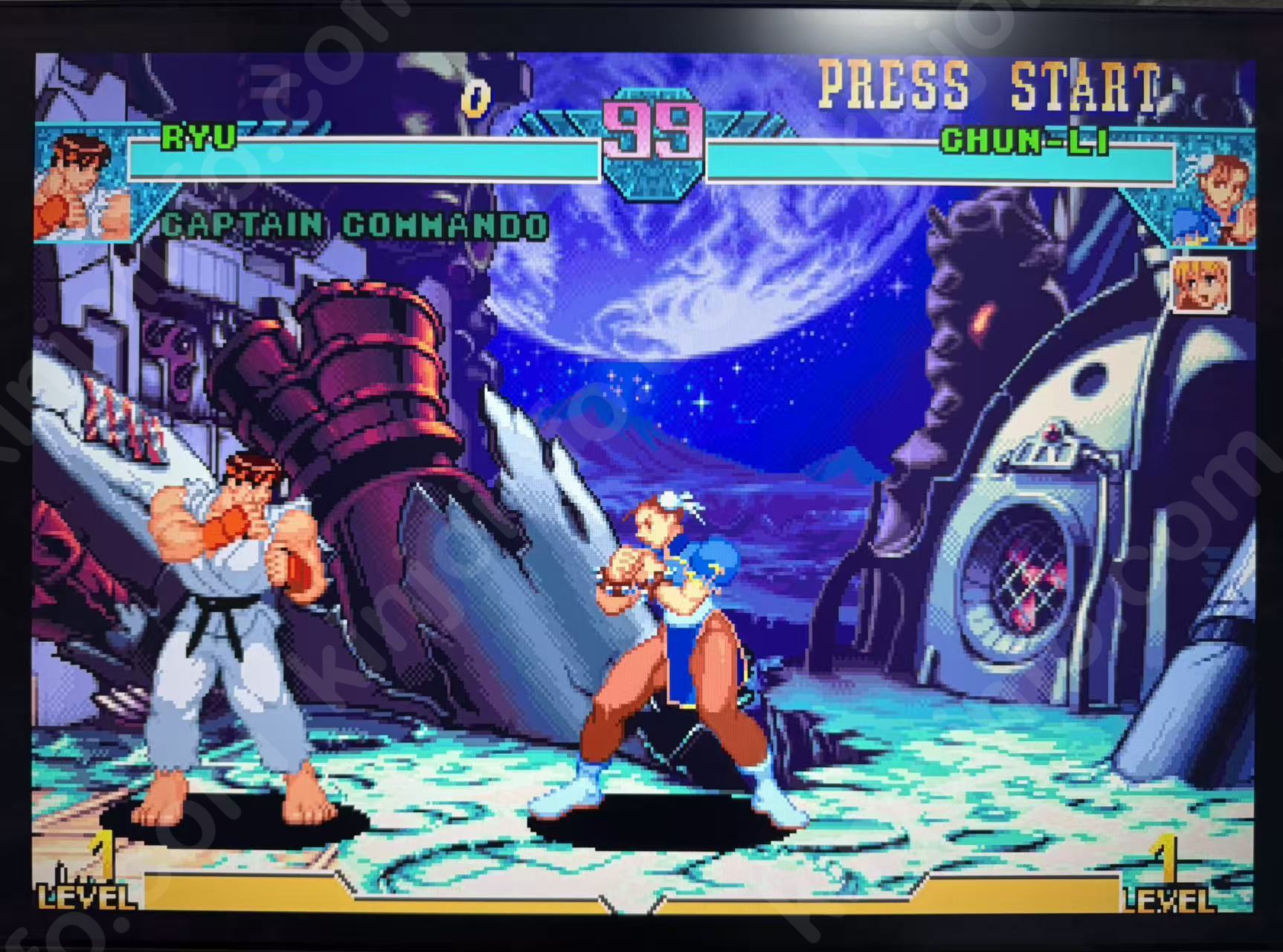Click Ryu's character portrait

[81, 185]
